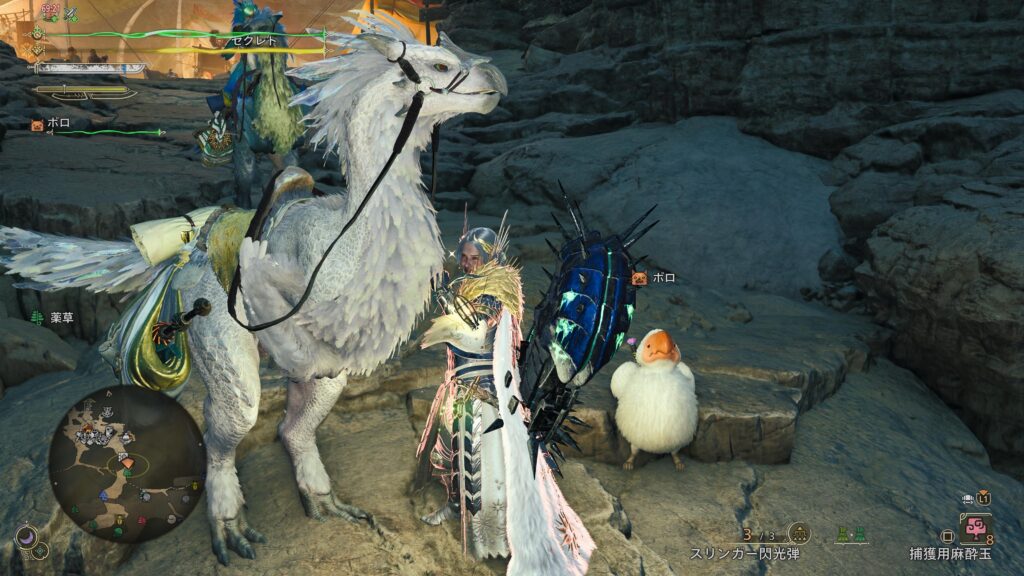Select the Palico face icon beside ボロ

click(37, 125)
